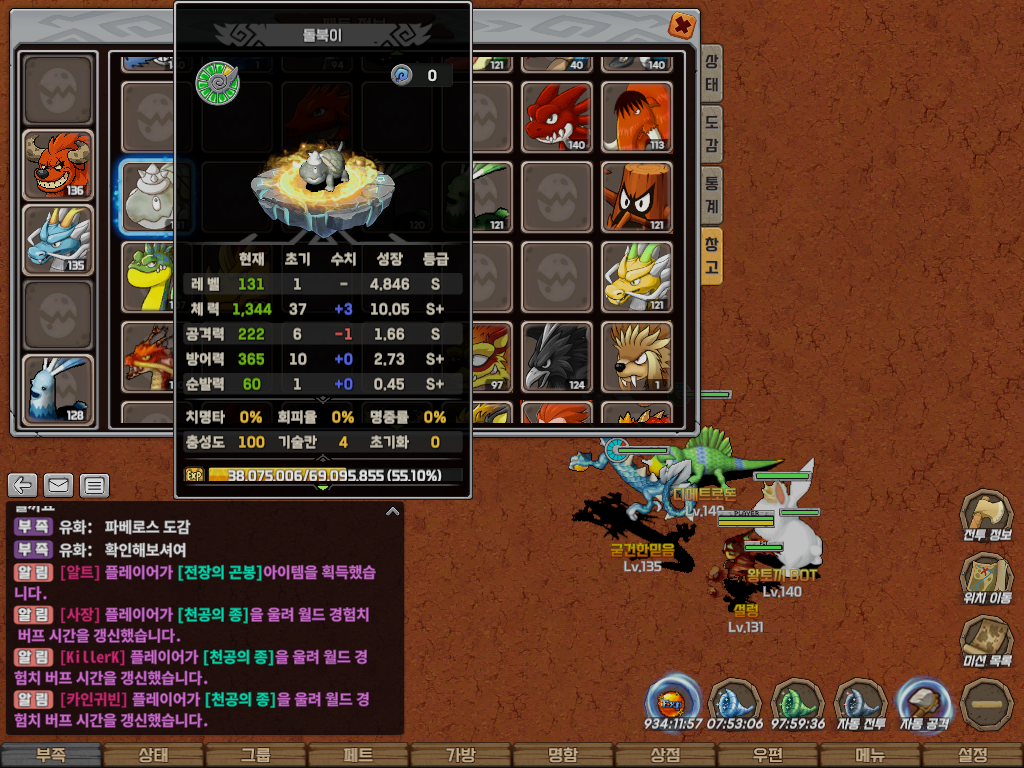Switch to the 상태 side tab
Screen dimensions: 1024x768
click(711, 76)
